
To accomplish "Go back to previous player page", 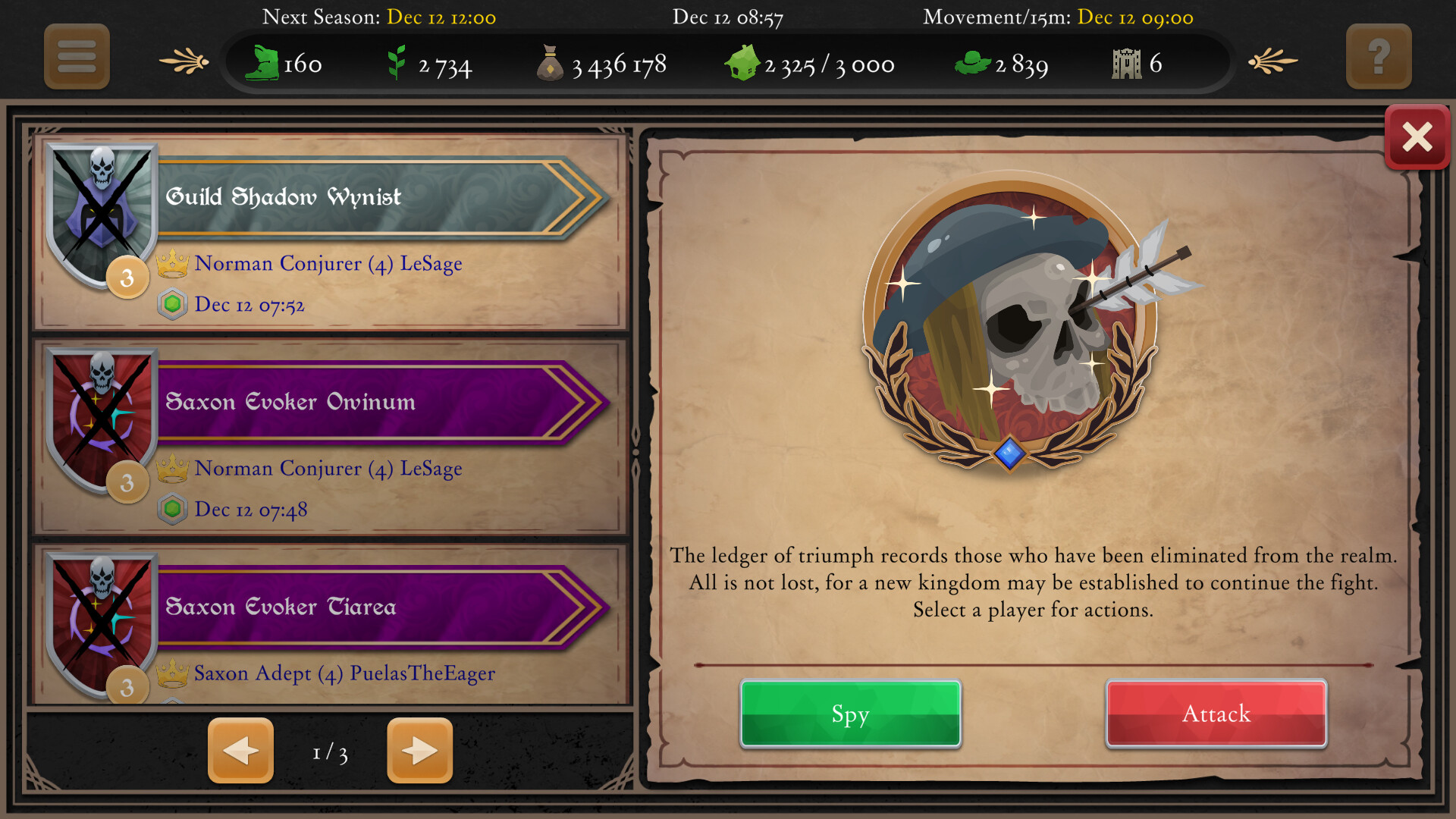I will tap(240, 751).
